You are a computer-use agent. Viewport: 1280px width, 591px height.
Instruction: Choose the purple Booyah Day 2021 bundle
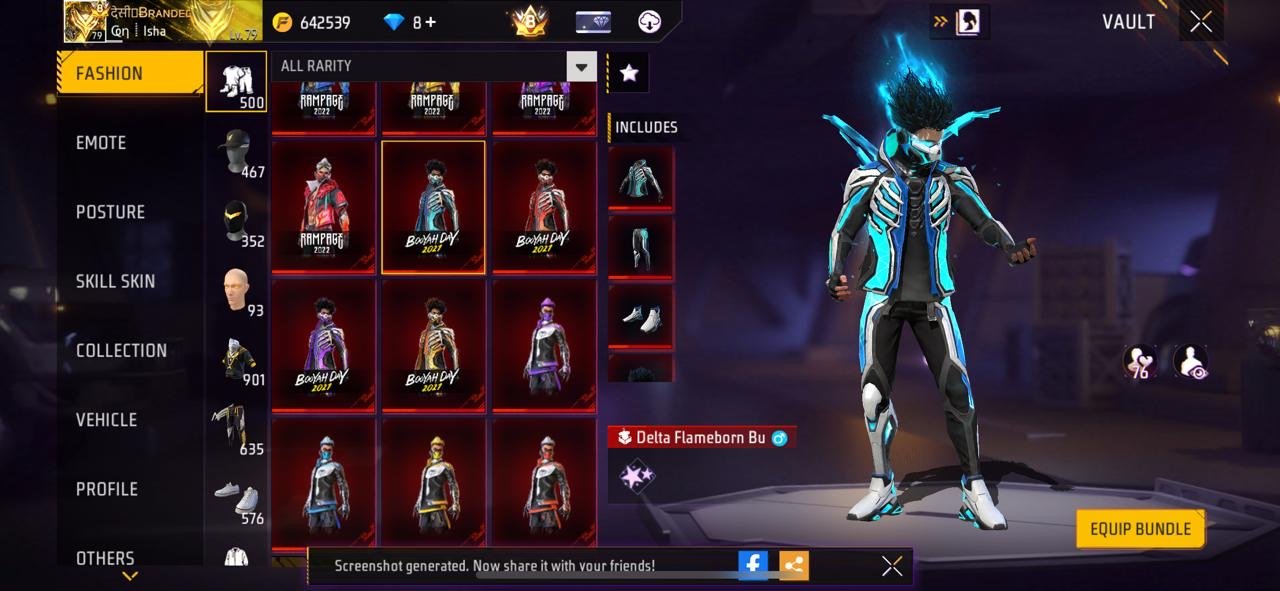click(324, 345)
